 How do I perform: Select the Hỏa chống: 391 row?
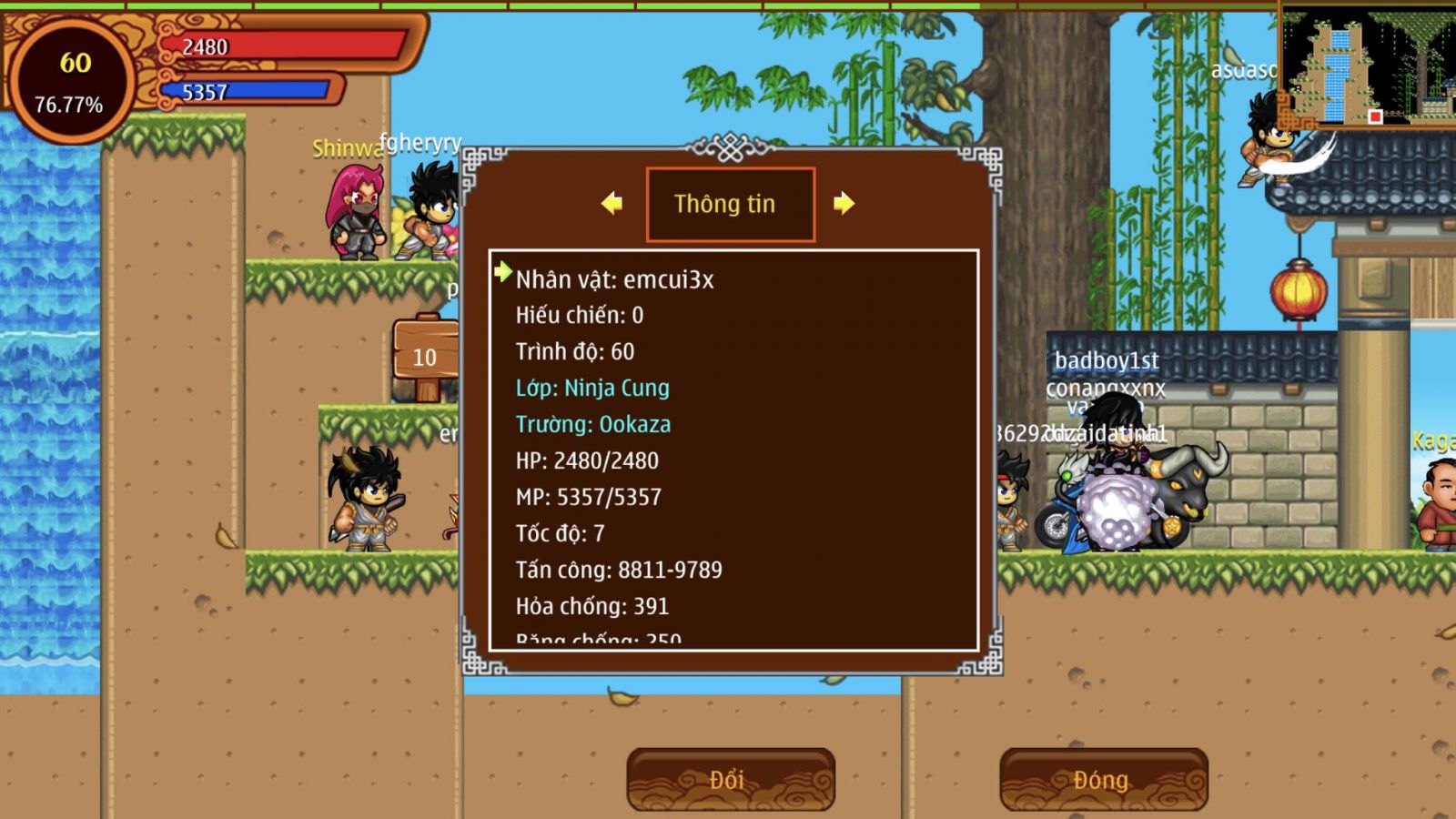tap(592, 606)
